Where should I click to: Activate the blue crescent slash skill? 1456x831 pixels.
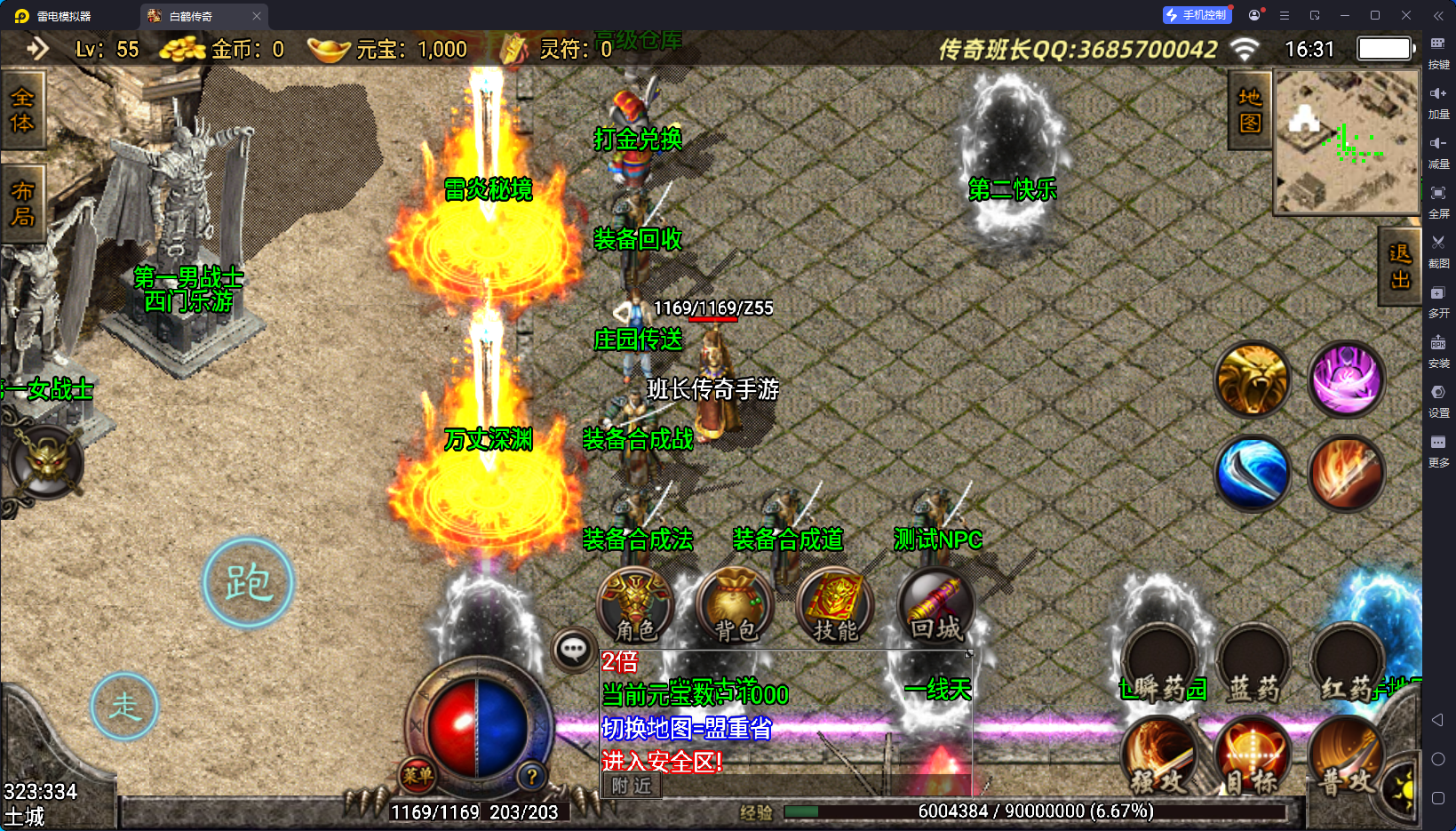[x=1253, y=474]
